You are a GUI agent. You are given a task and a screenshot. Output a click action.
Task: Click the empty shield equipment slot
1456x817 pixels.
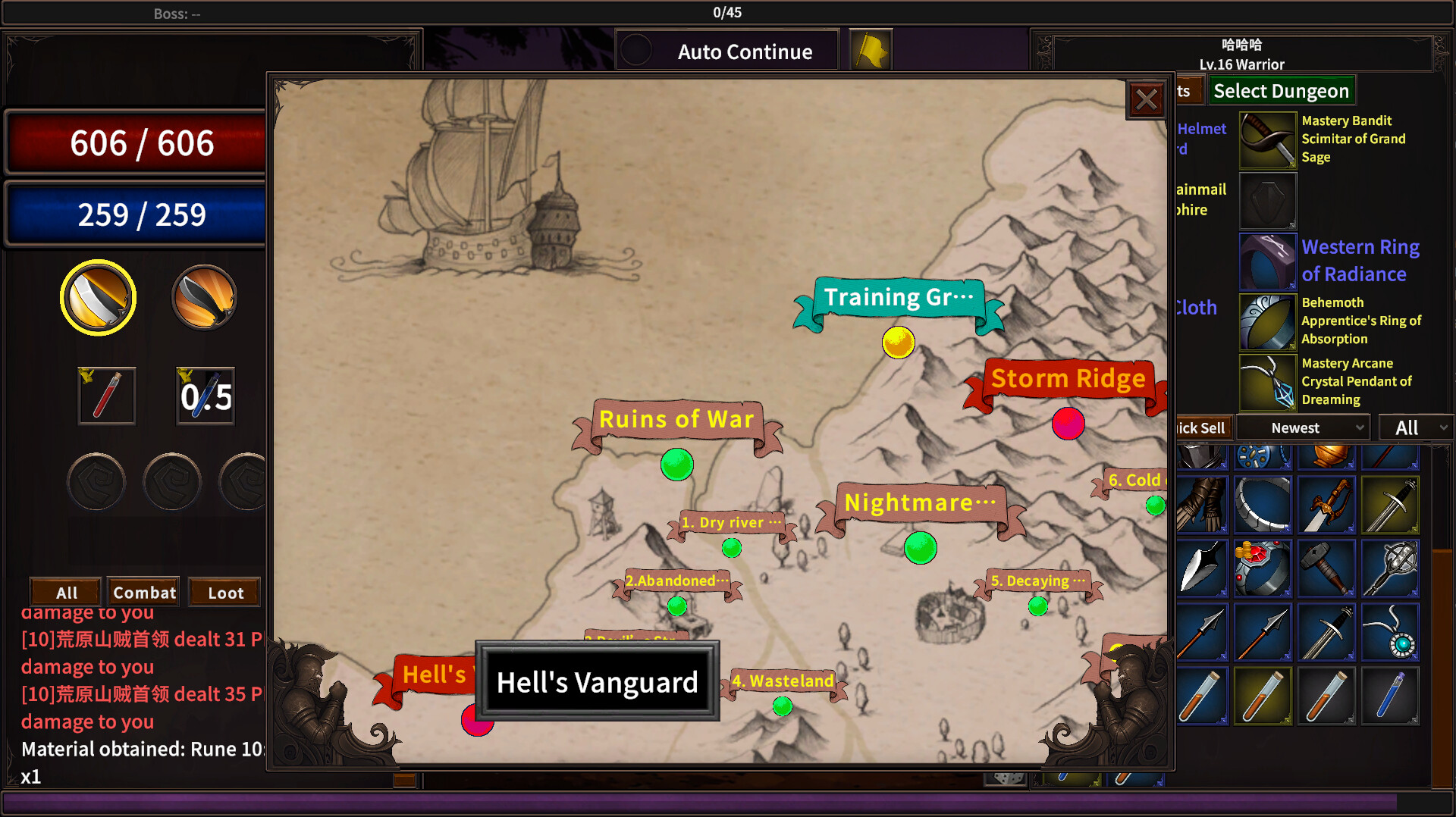coord(1267,200)
